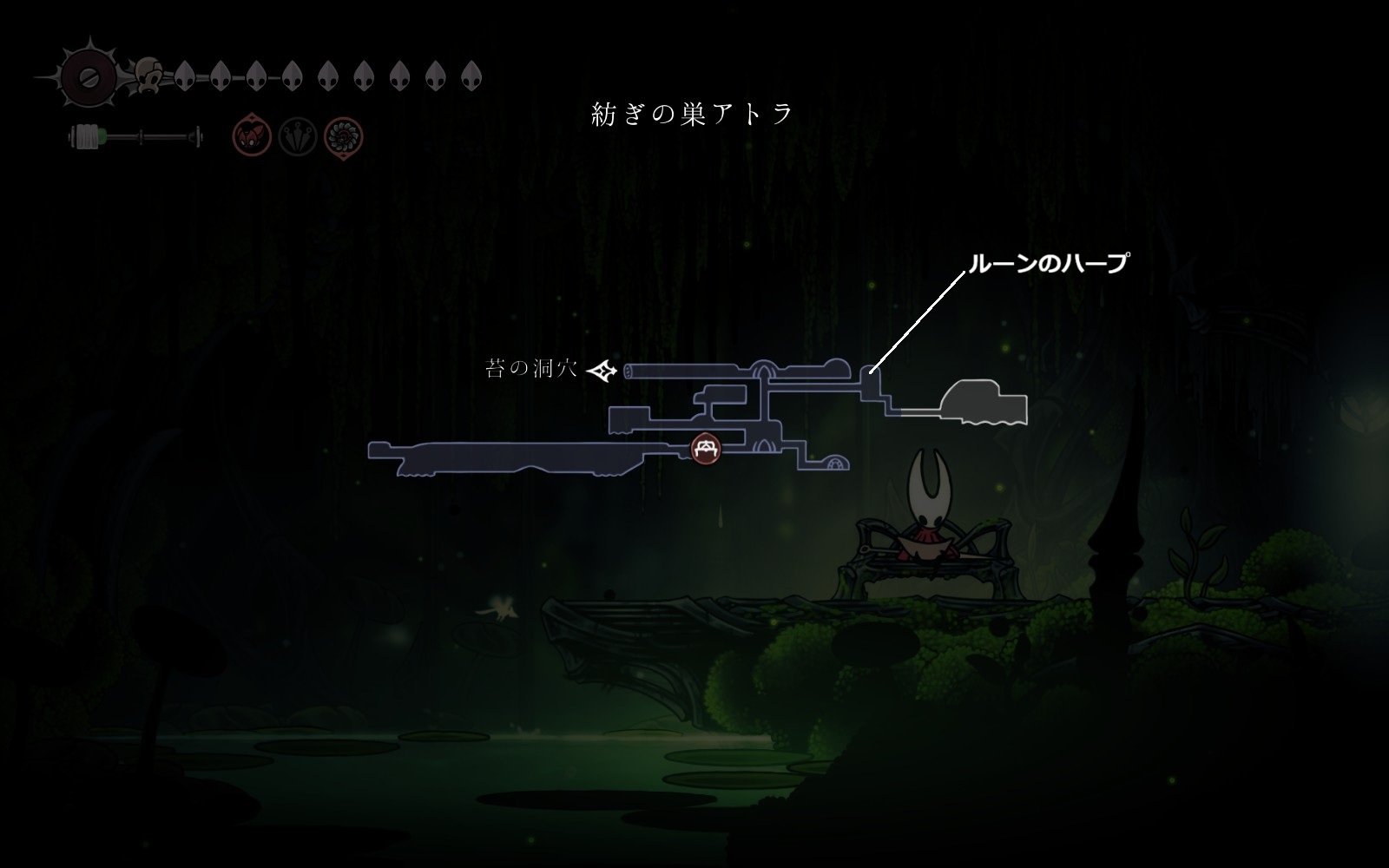Click the light grey room on the map

point(984,401)
